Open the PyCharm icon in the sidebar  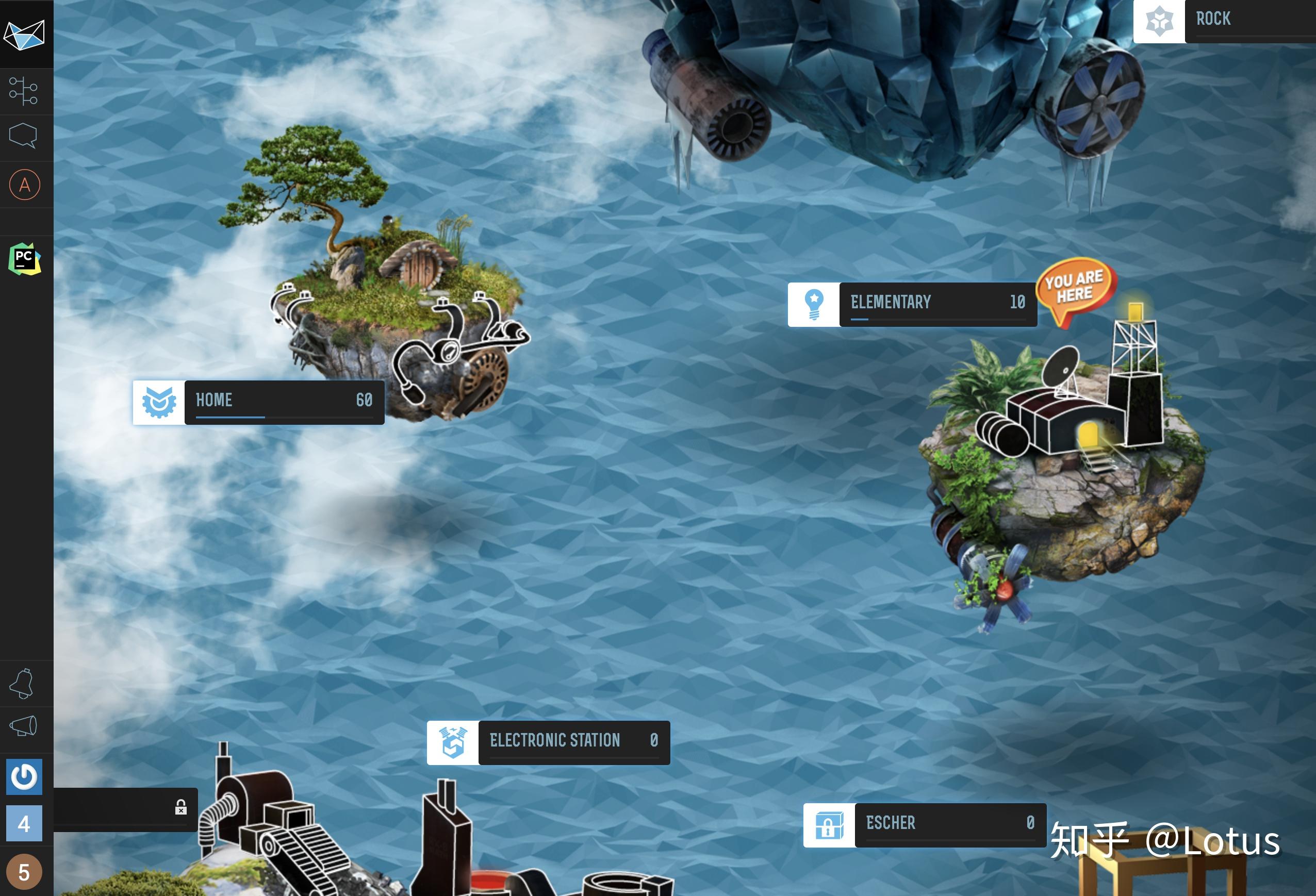[x=24, y=259]
